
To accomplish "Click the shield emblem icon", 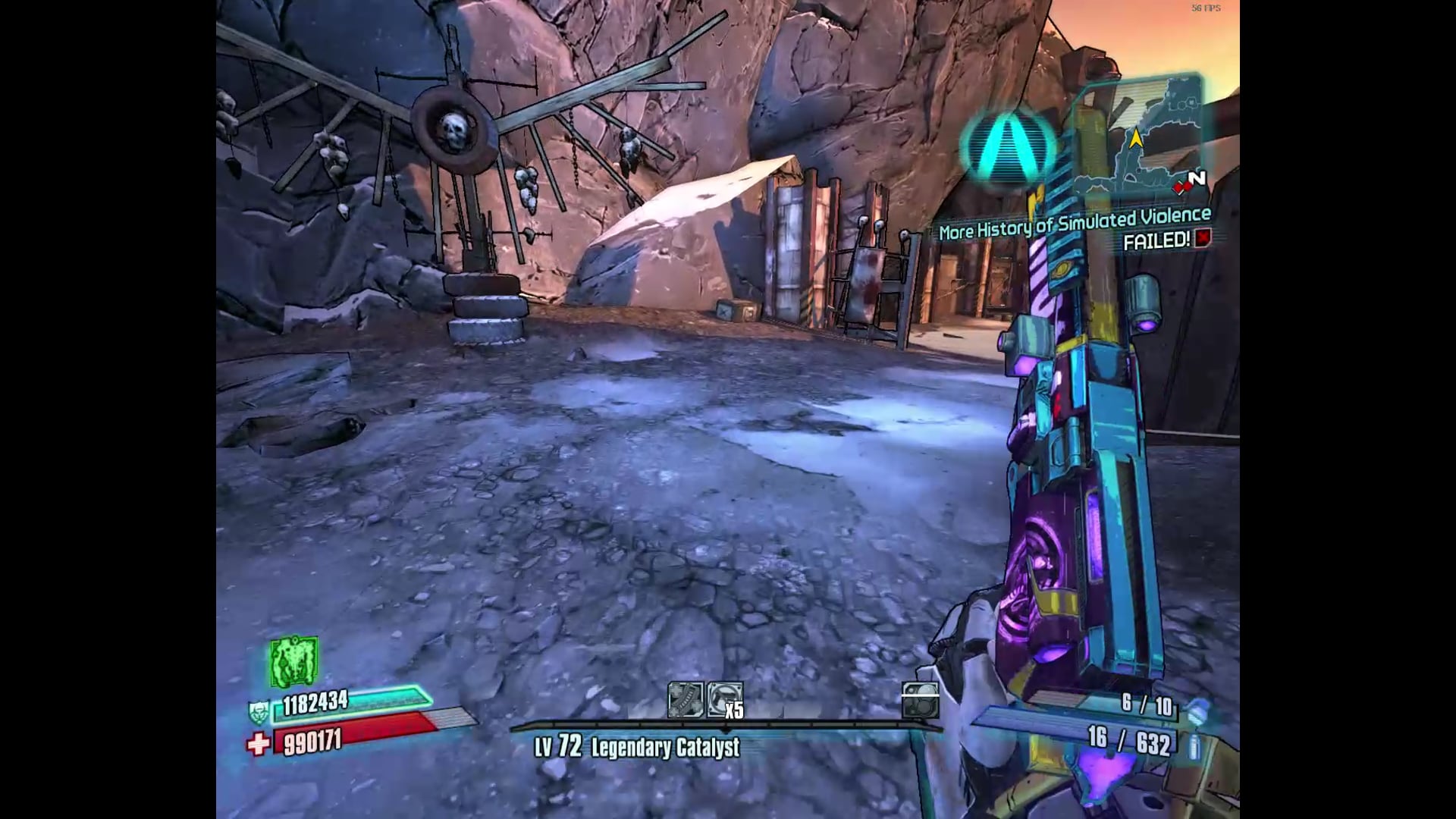I will (259, 711).
